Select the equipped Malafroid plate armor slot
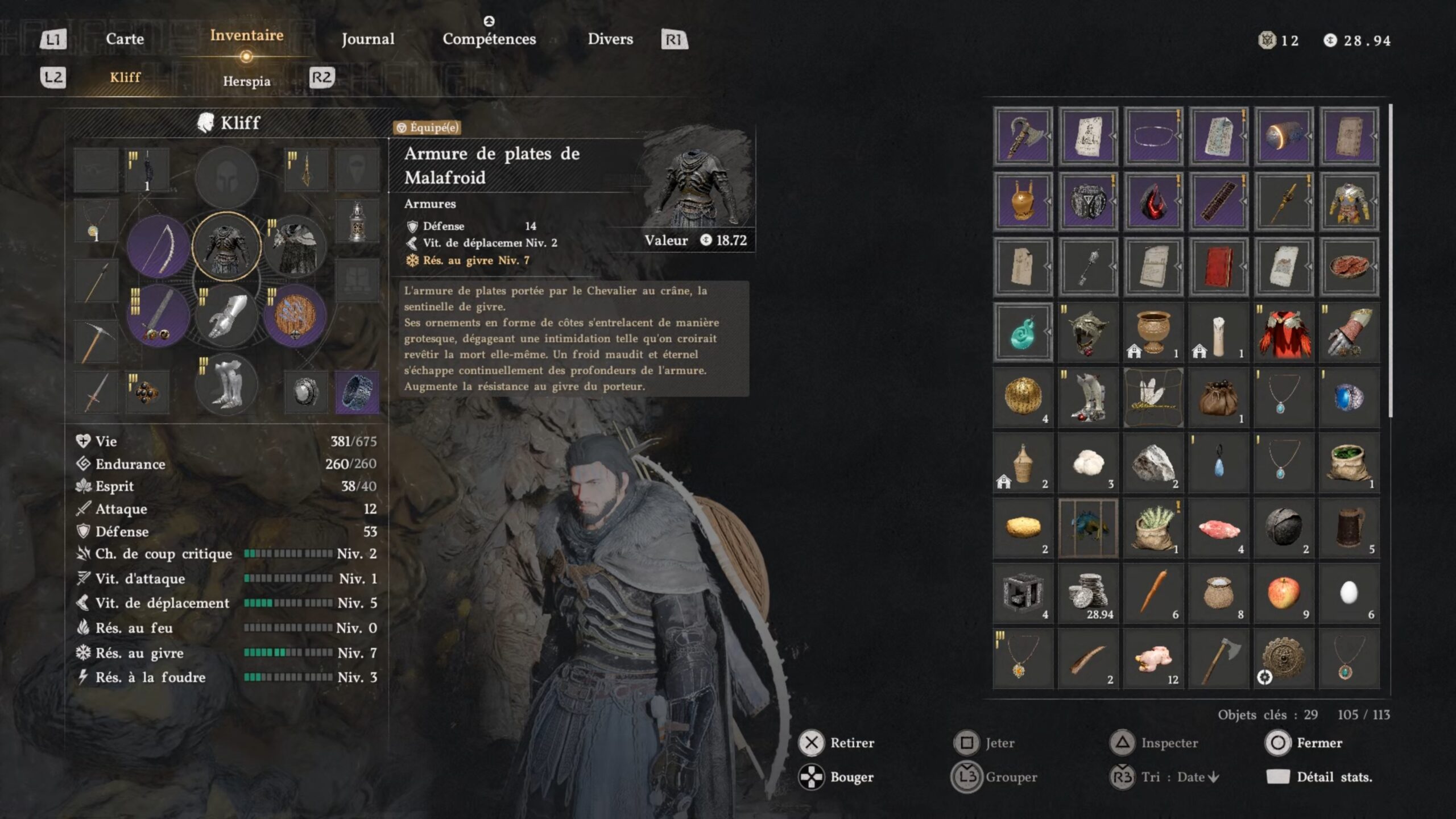1456x819 pixels. tap(226, 246)
